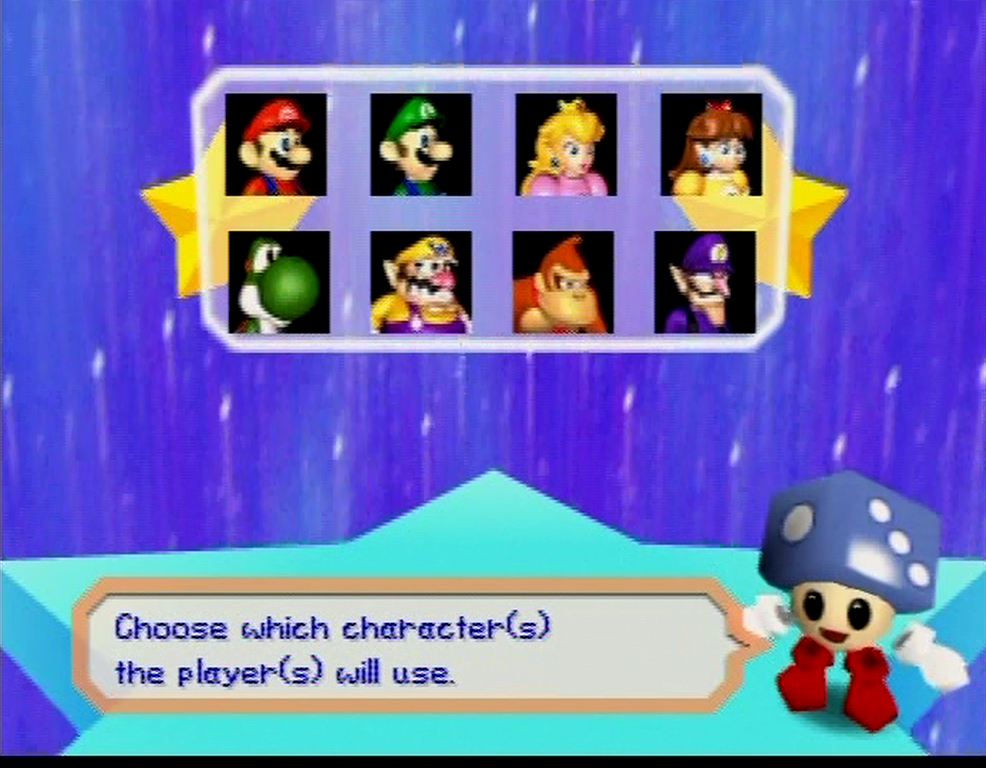986x768 pixels.
Task: Pick Wario's portrait
Action: click(x=421, y=282)
